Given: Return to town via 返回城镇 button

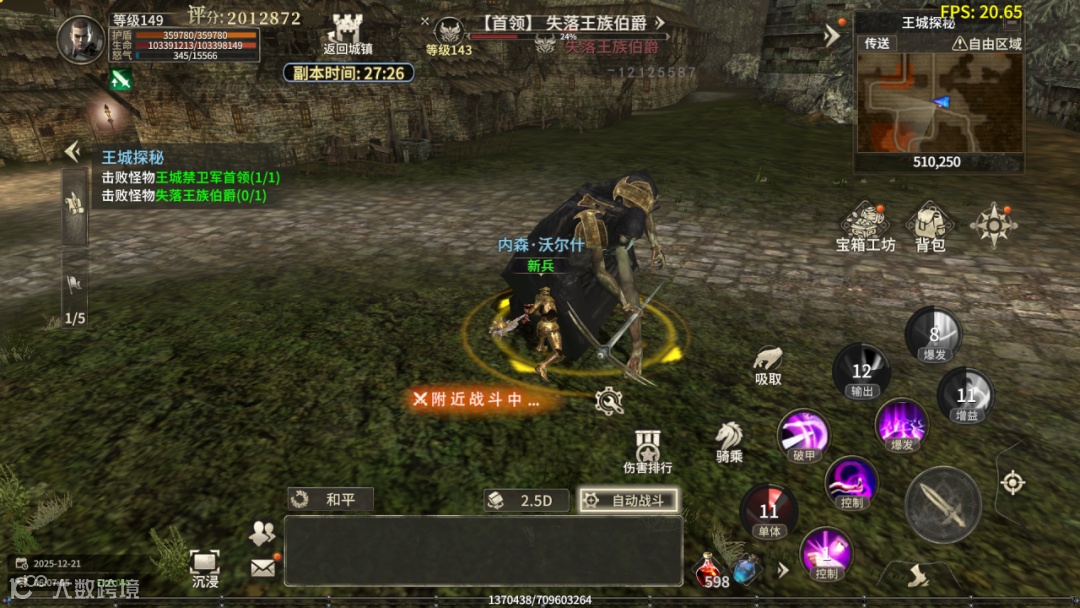Looking at the screenshot, I should point(348,32).
